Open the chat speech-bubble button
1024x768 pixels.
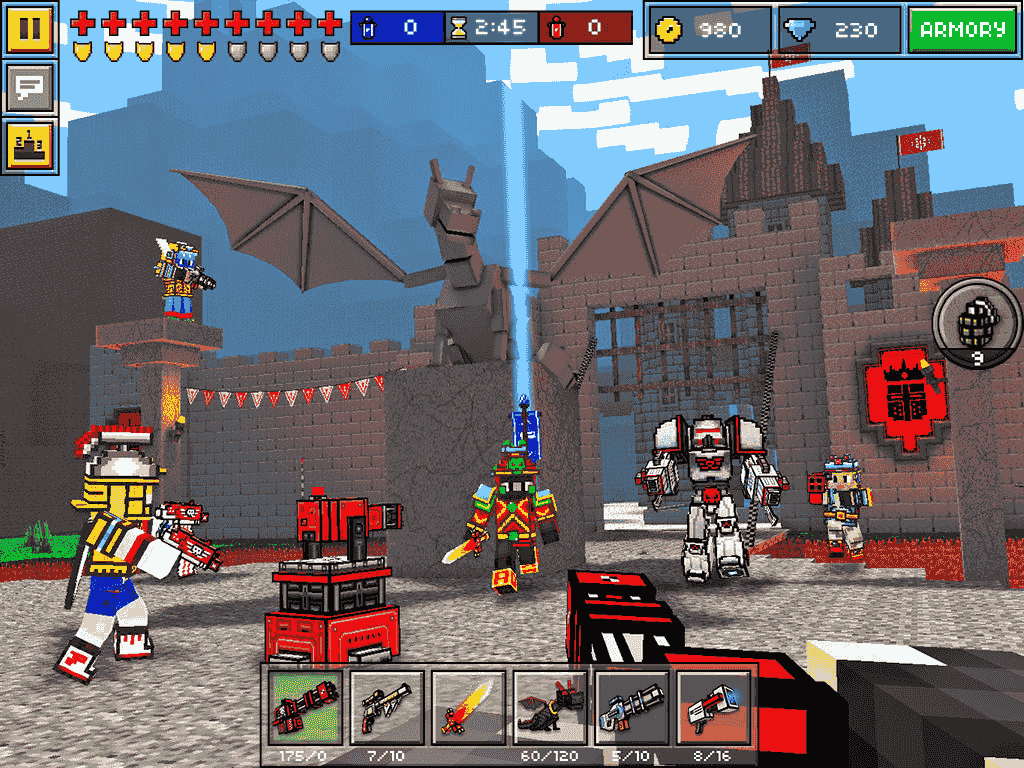click(x=30, y=88)
